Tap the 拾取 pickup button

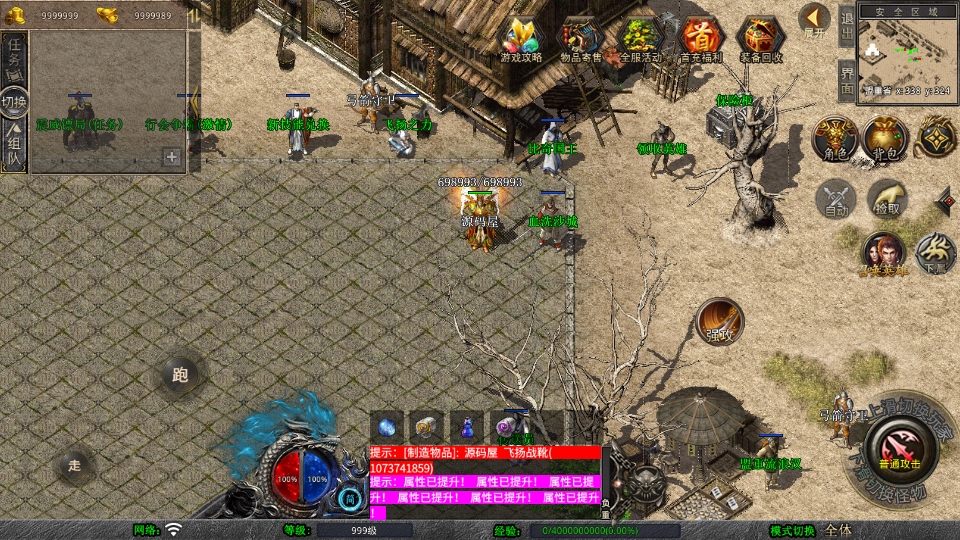(x=887, y=199)
